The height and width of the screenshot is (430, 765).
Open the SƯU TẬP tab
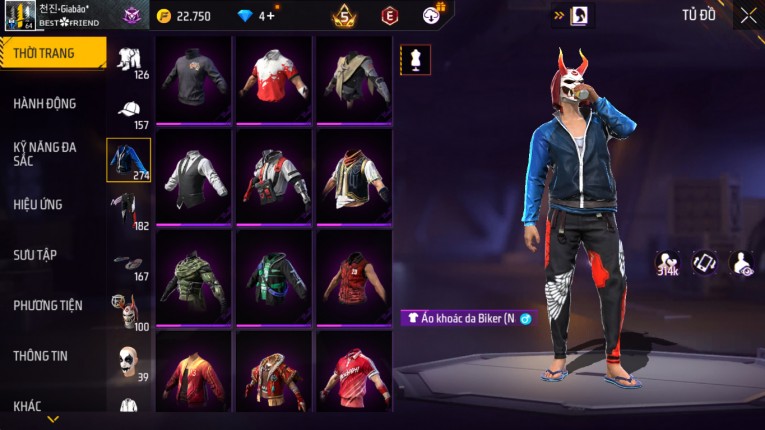35,255
